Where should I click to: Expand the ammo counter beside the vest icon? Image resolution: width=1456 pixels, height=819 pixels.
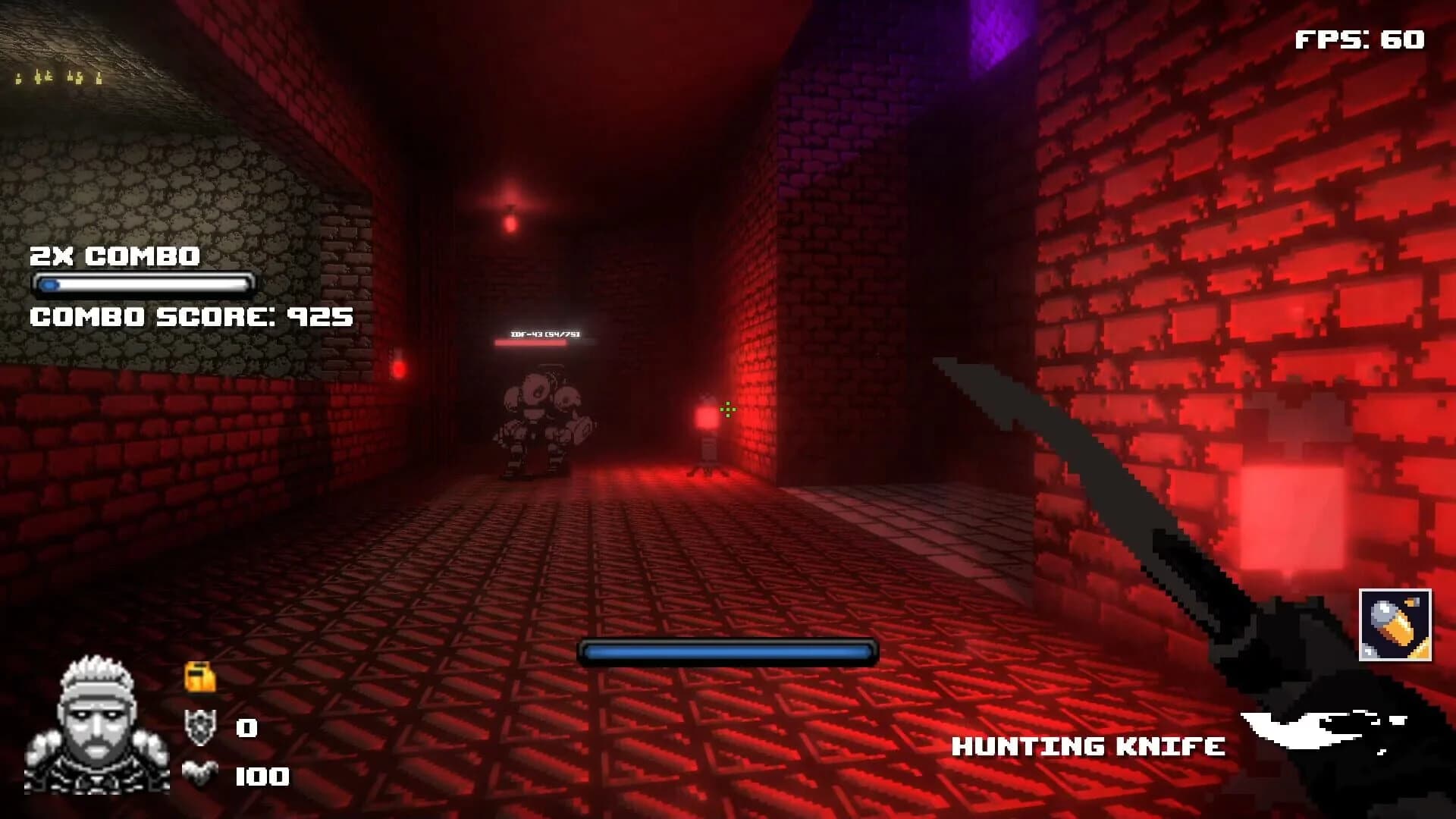(x=262, y=777)
